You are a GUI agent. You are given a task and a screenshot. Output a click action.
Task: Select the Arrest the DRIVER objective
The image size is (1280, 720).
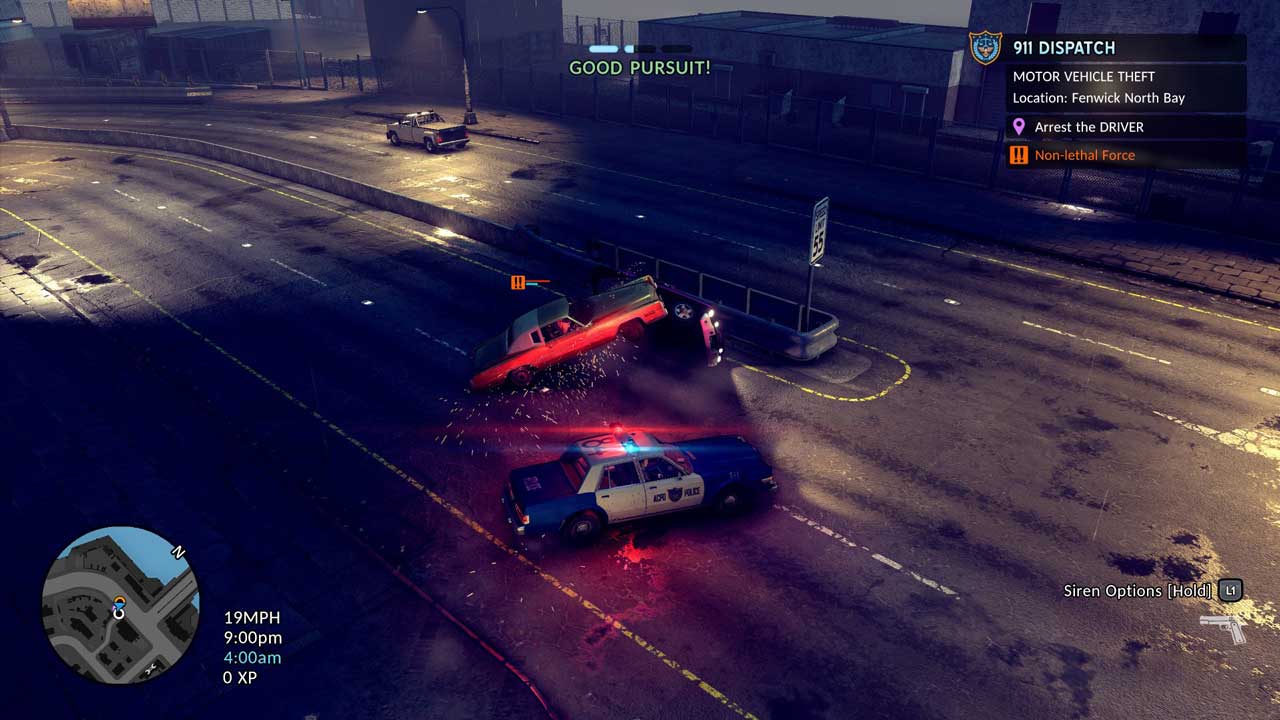coord(1090,127)
